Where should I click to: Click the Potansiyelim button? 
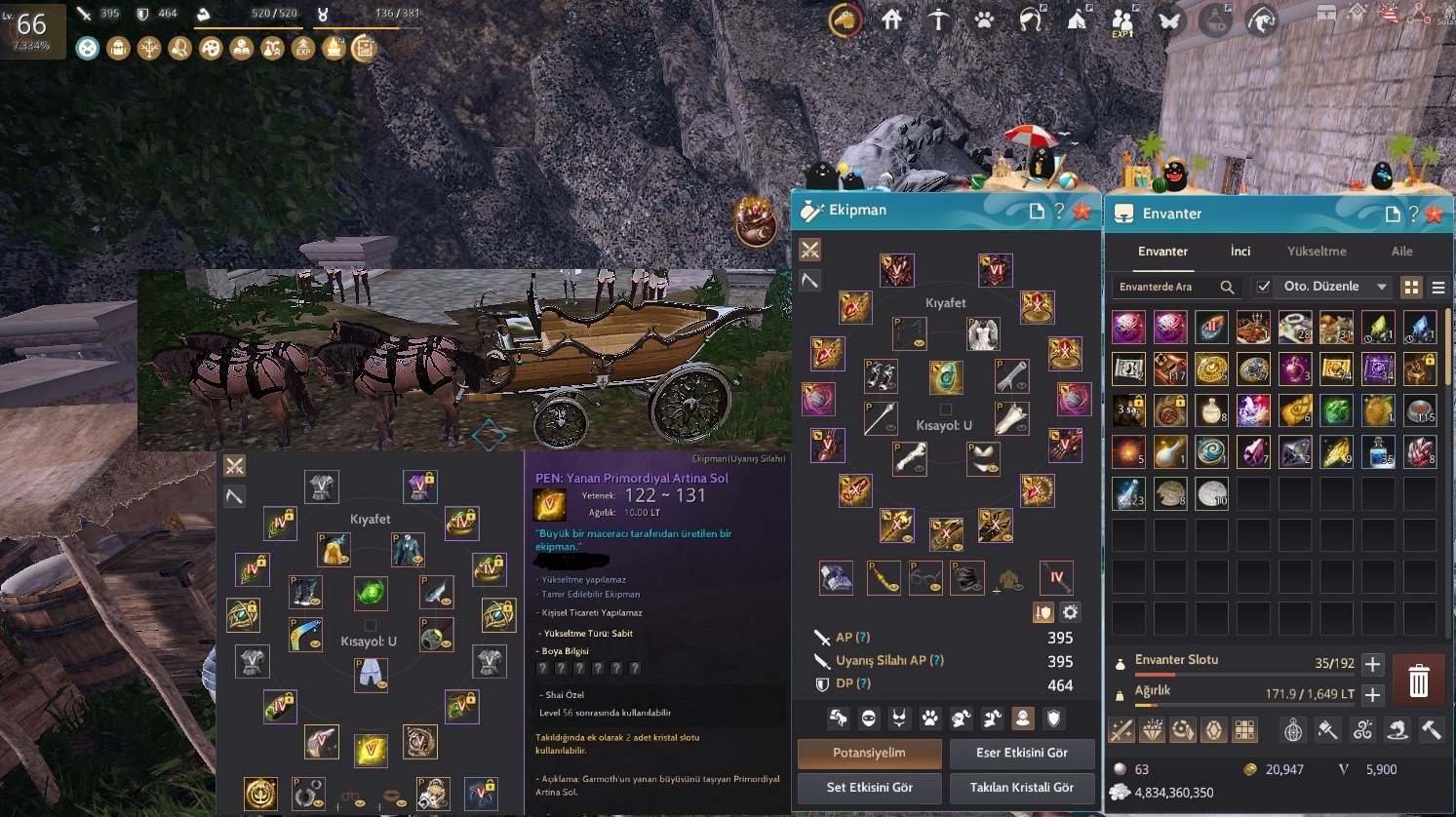click(x=869, y=753)
